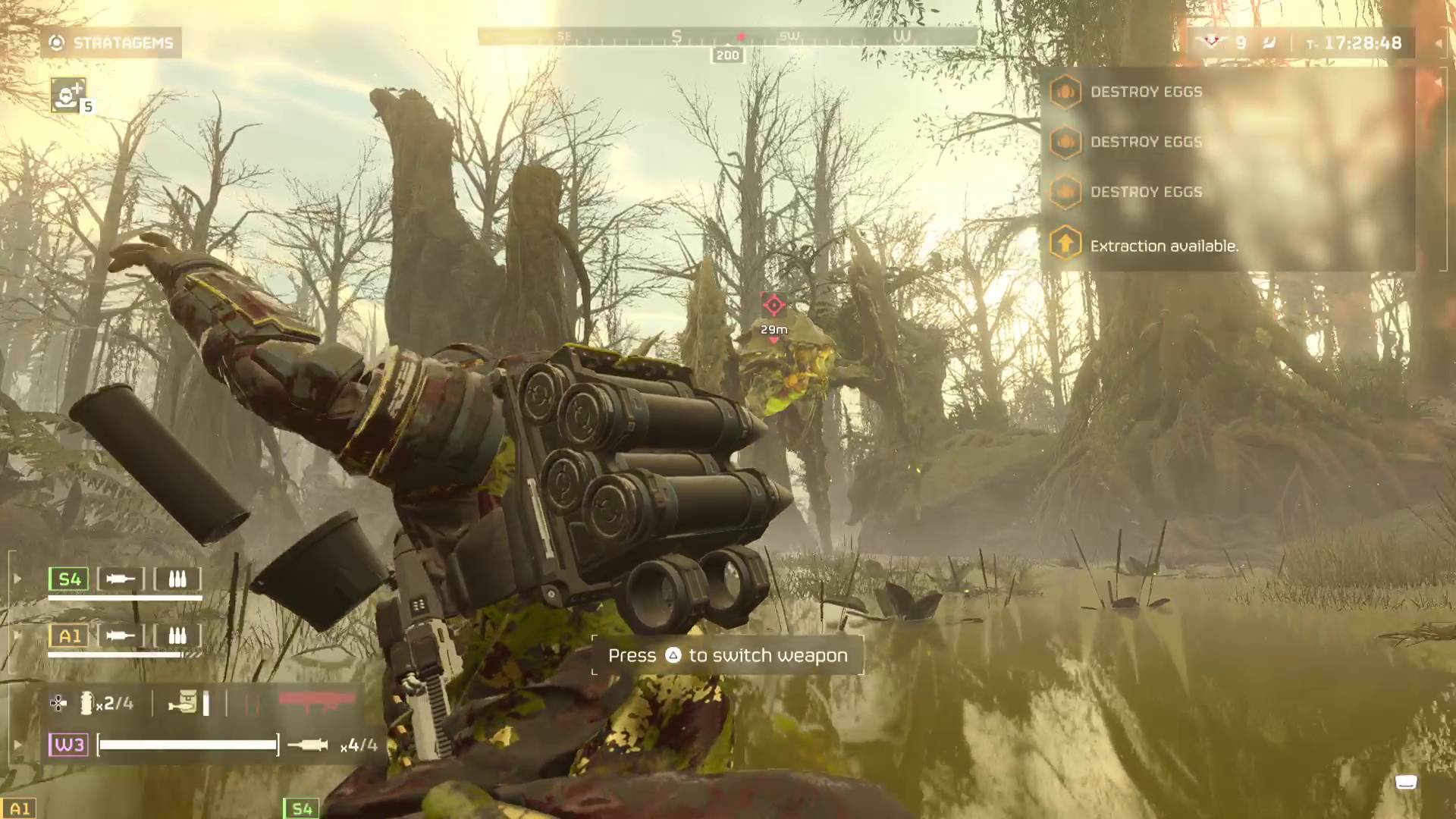Select the A1 teammate tag
Screen dimensions: 1456x819
68,635
